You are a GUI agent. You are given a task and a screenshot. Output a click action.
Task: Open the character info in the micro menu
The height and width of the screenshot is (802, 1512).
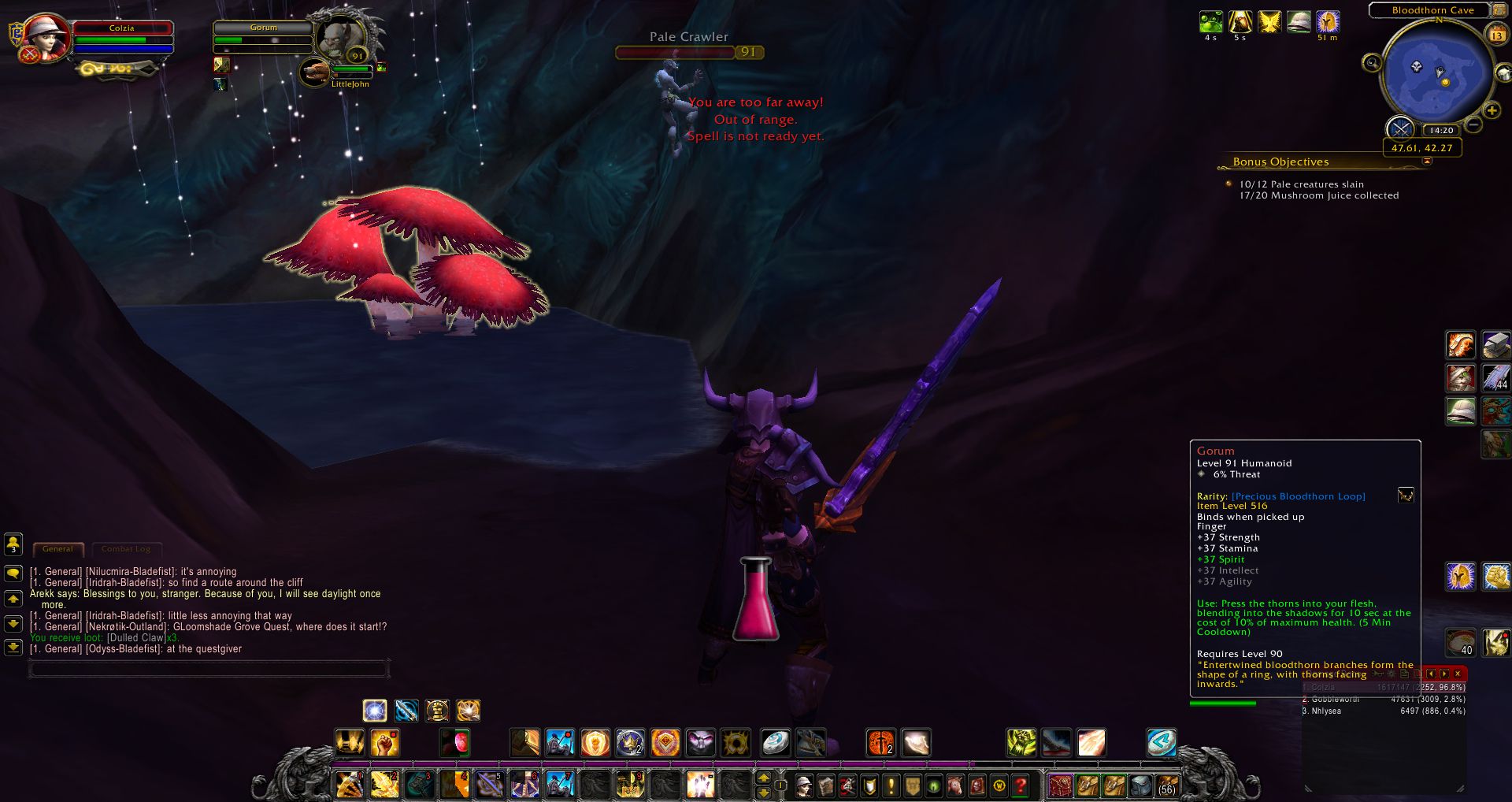[805, 785]
